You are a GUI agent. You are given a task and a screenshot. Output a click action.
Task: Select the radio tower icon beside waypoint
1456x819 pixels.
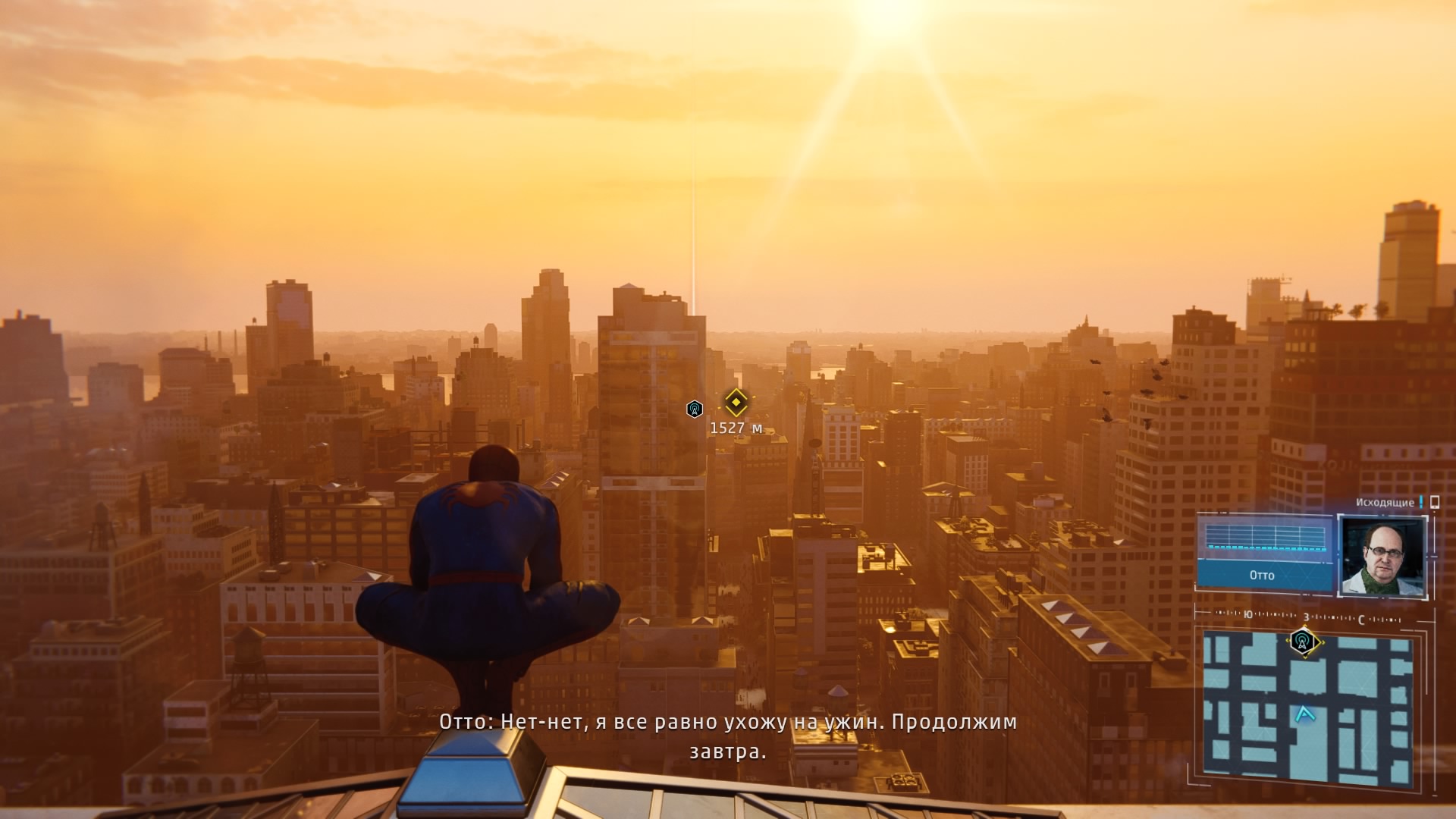[694, 409]
